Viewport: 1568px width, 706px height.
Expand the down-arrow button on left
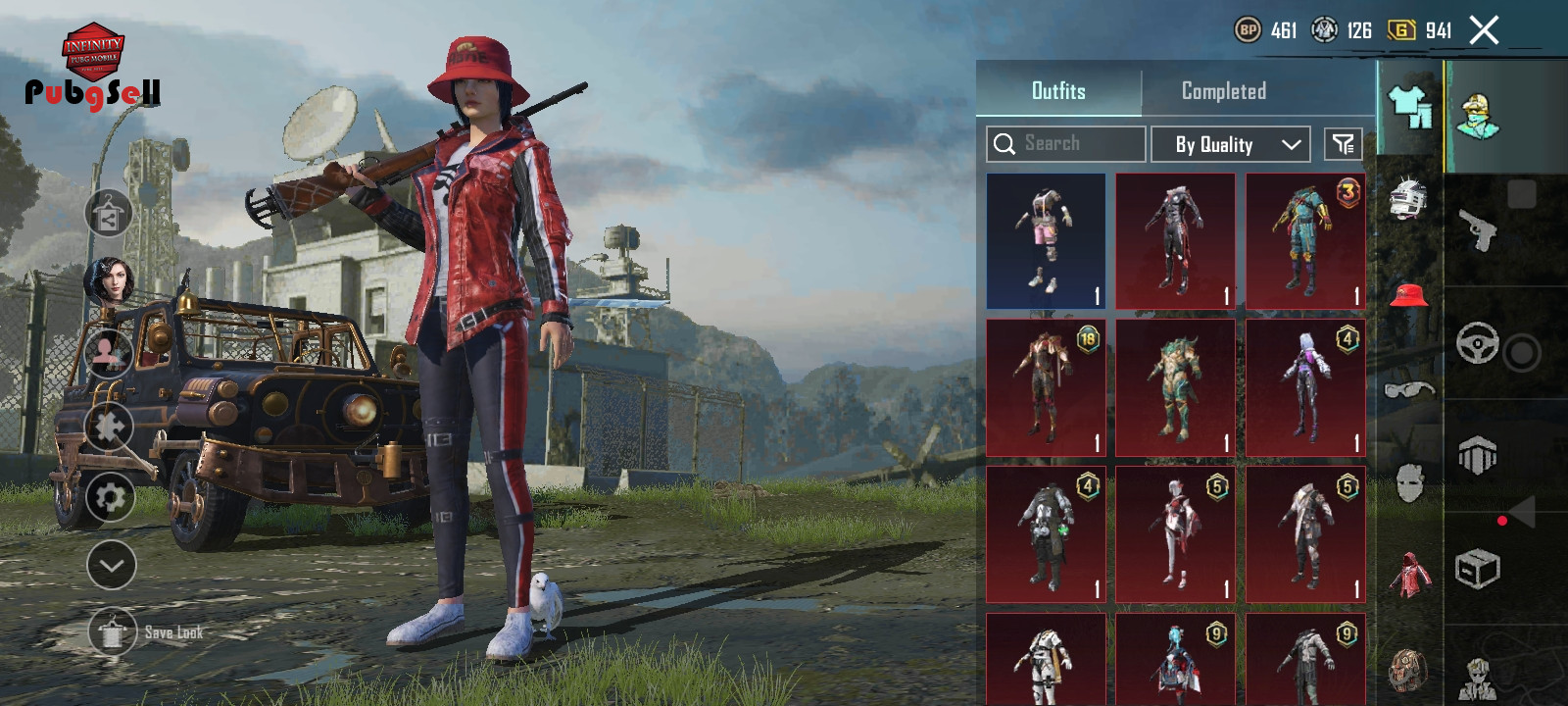[x=111, y=565]
